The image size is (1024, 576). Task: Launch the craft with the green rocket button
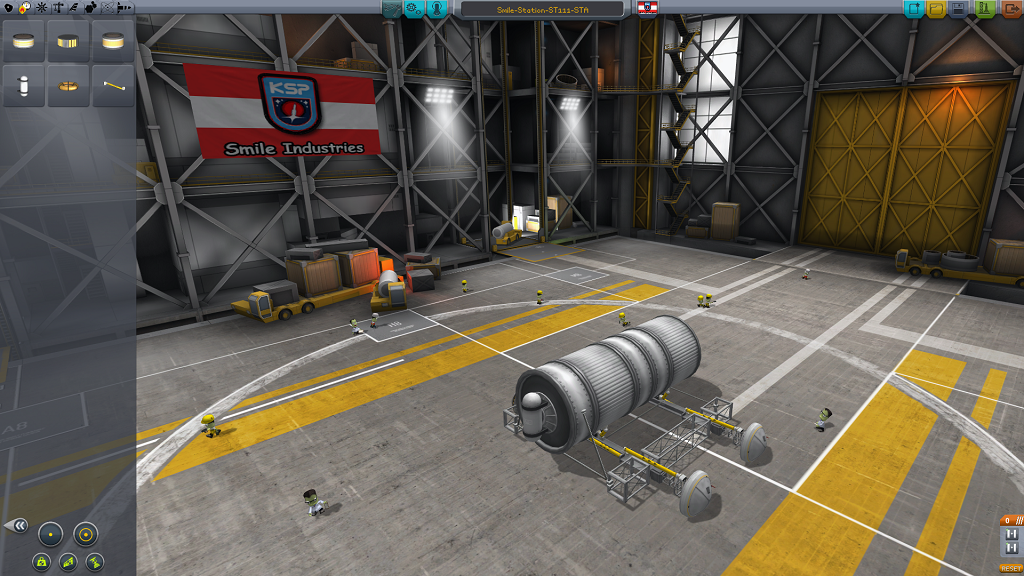(984, 9)
